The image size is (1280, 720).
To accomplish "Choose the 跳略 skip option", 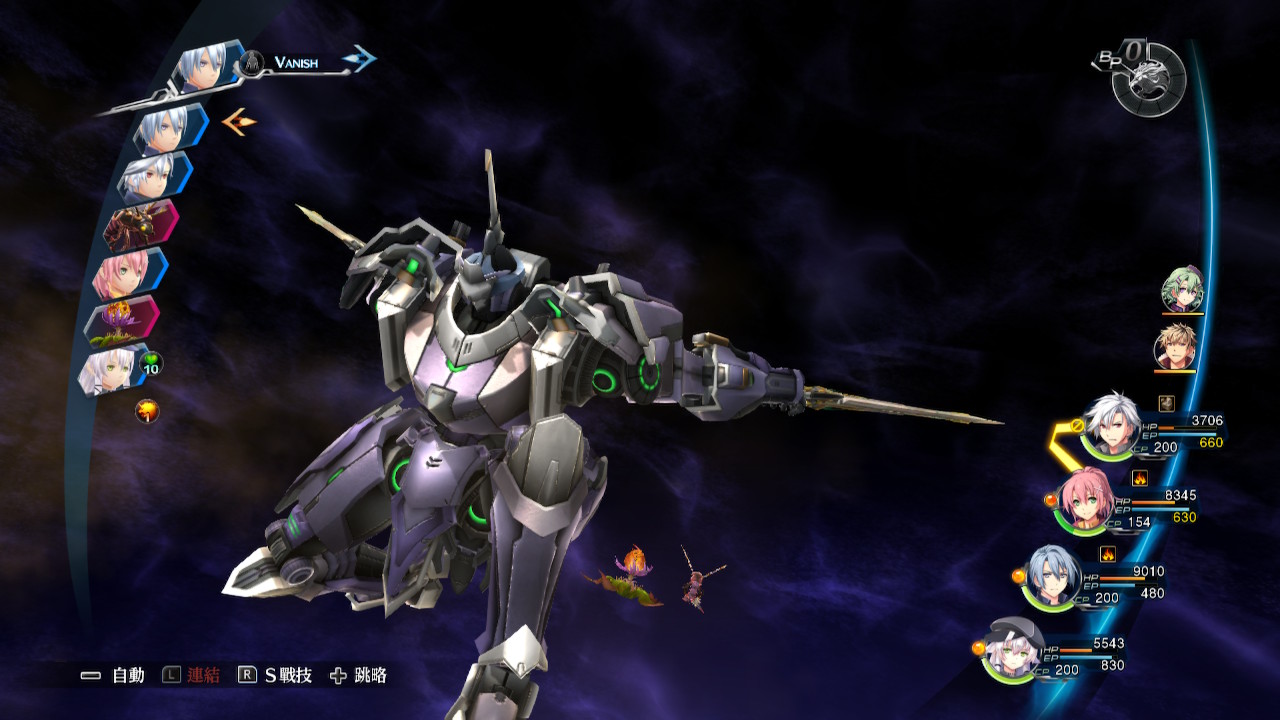I will [358, 676].
